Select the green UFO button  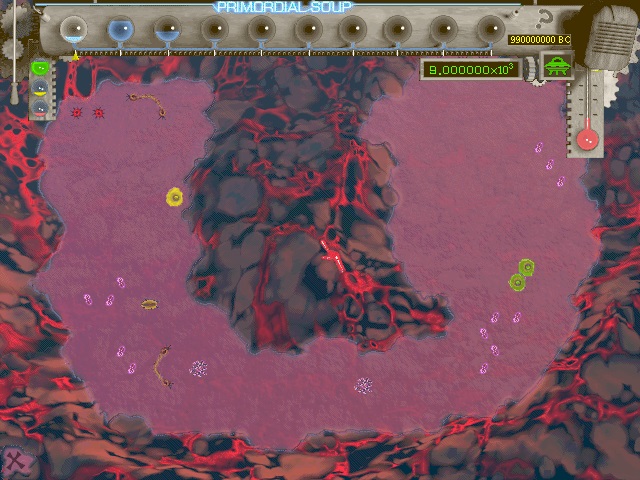pos(556,68)
